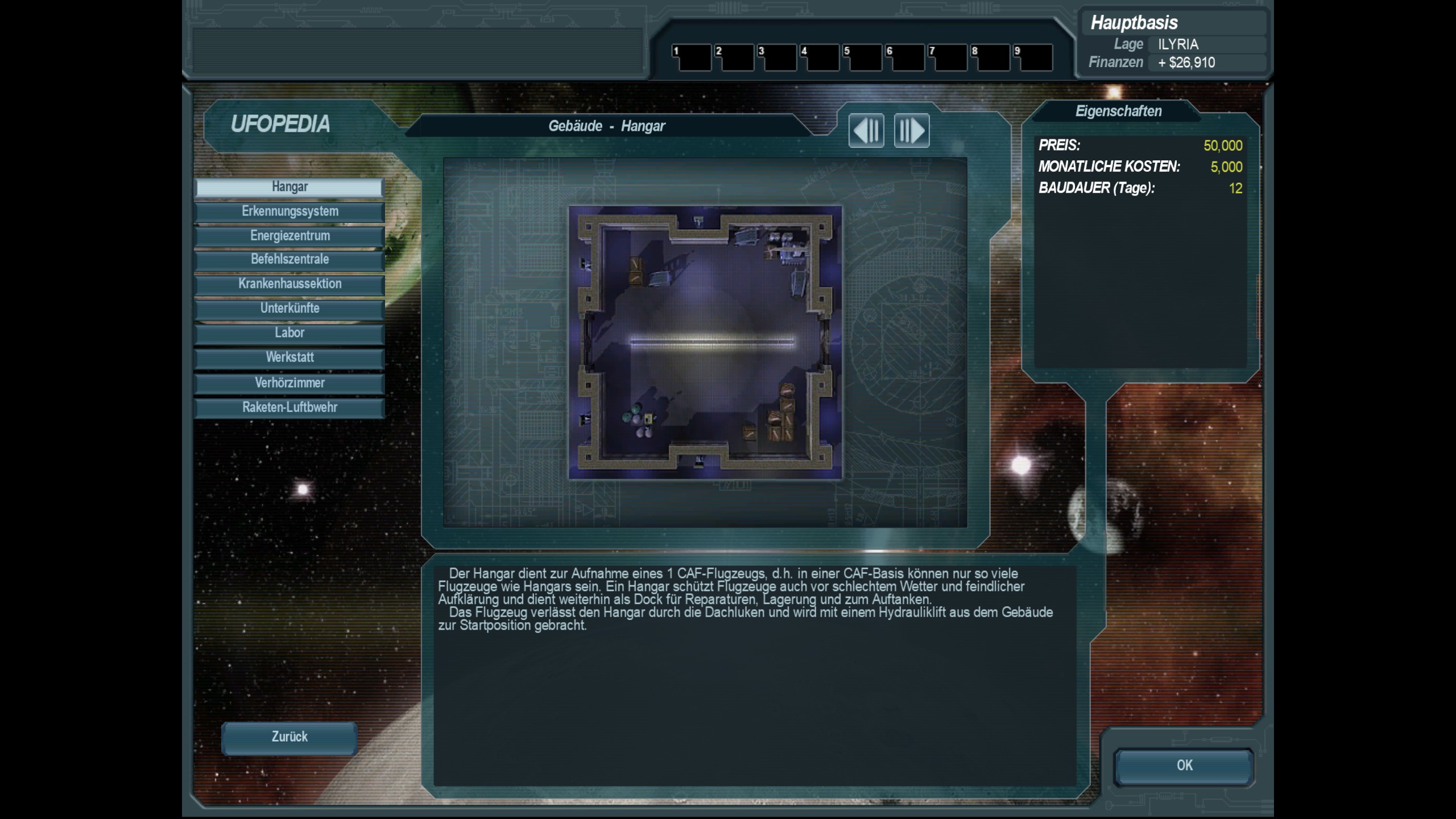This screenshot has height=819, width=1456.
Task: Click the Zurück button
Action: coord(289,737)
